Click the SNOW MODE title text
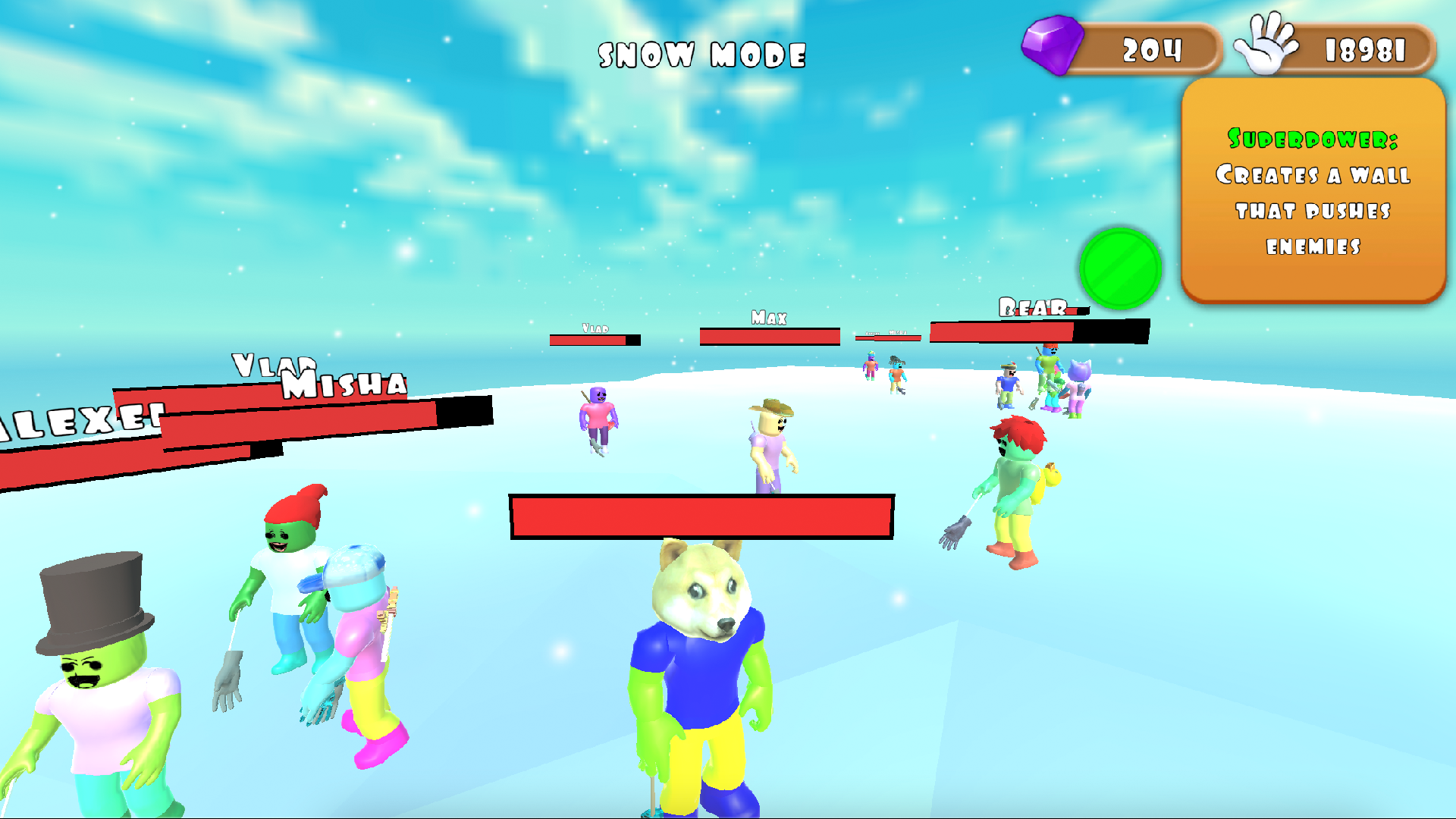 click(701, 55)
